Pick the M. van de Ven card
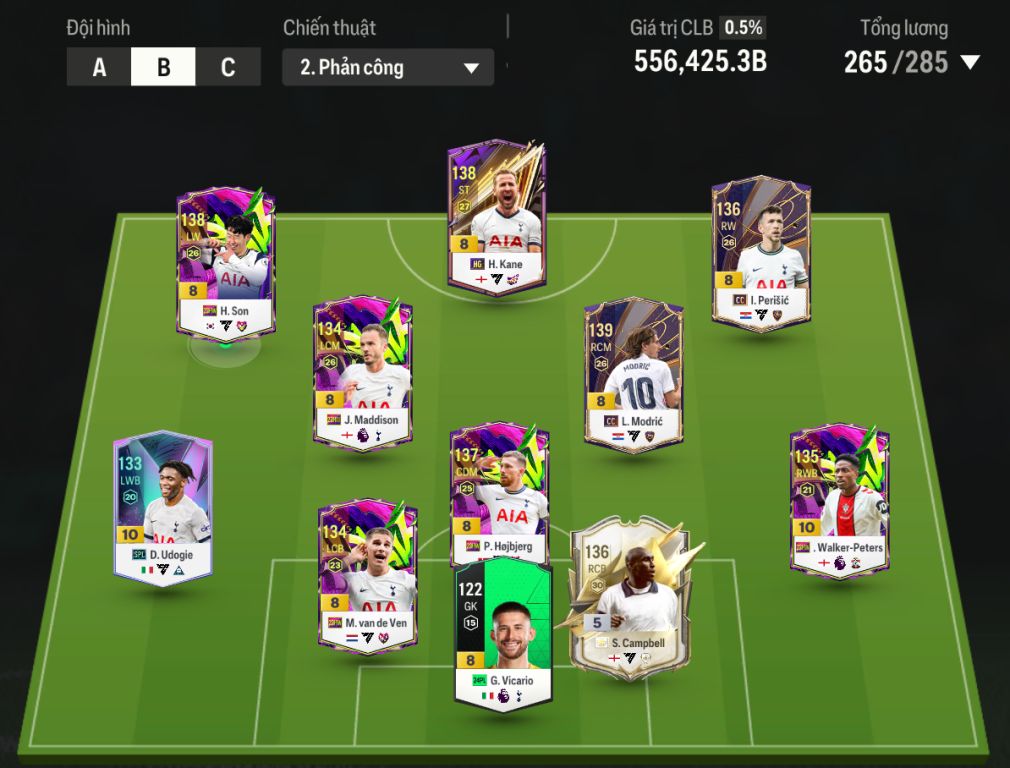Viewport: 1010px width, 768px height. coord(367,578)
